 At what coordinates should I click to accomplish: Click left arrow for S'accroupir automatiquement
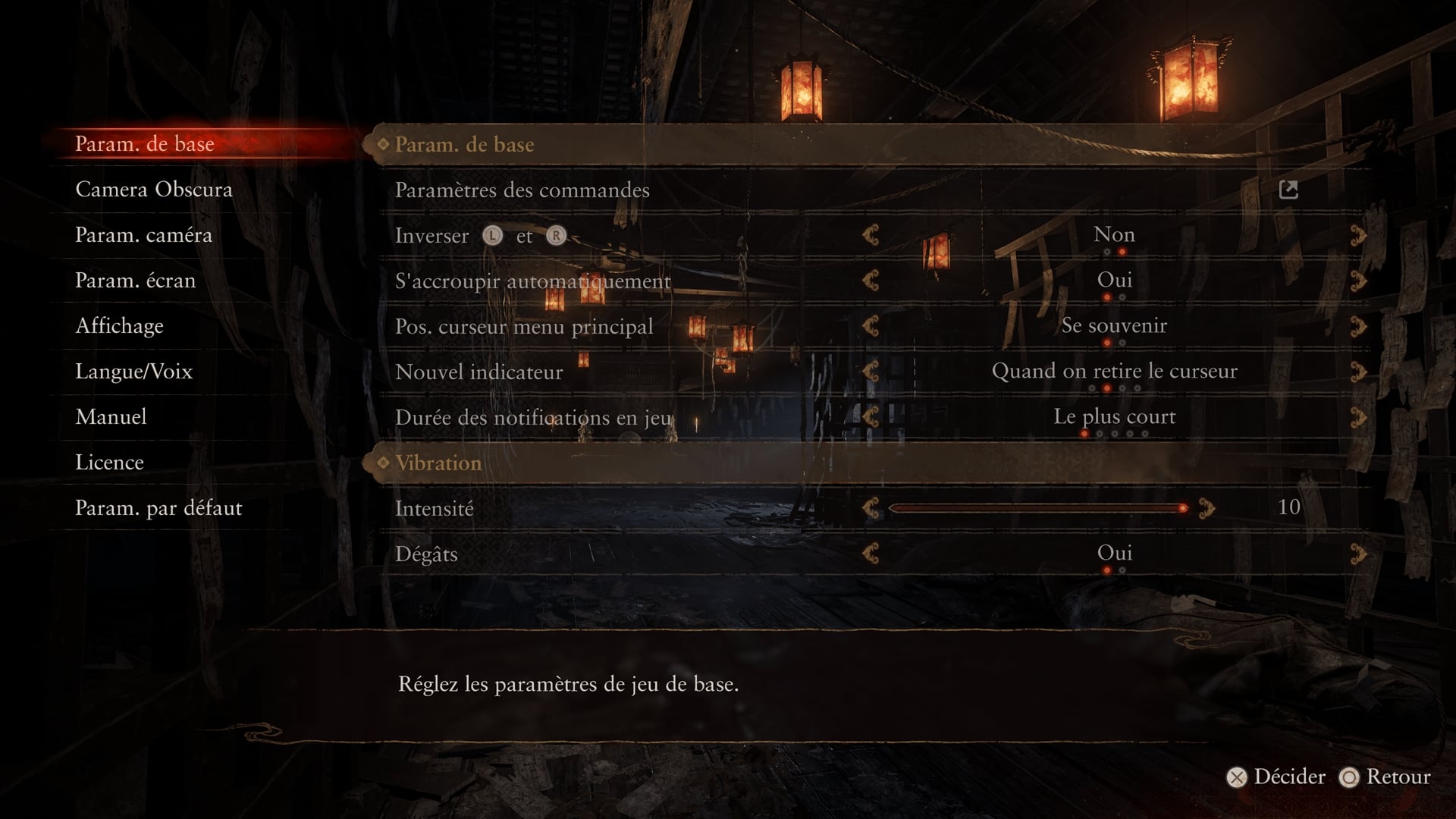pos(871,281)
